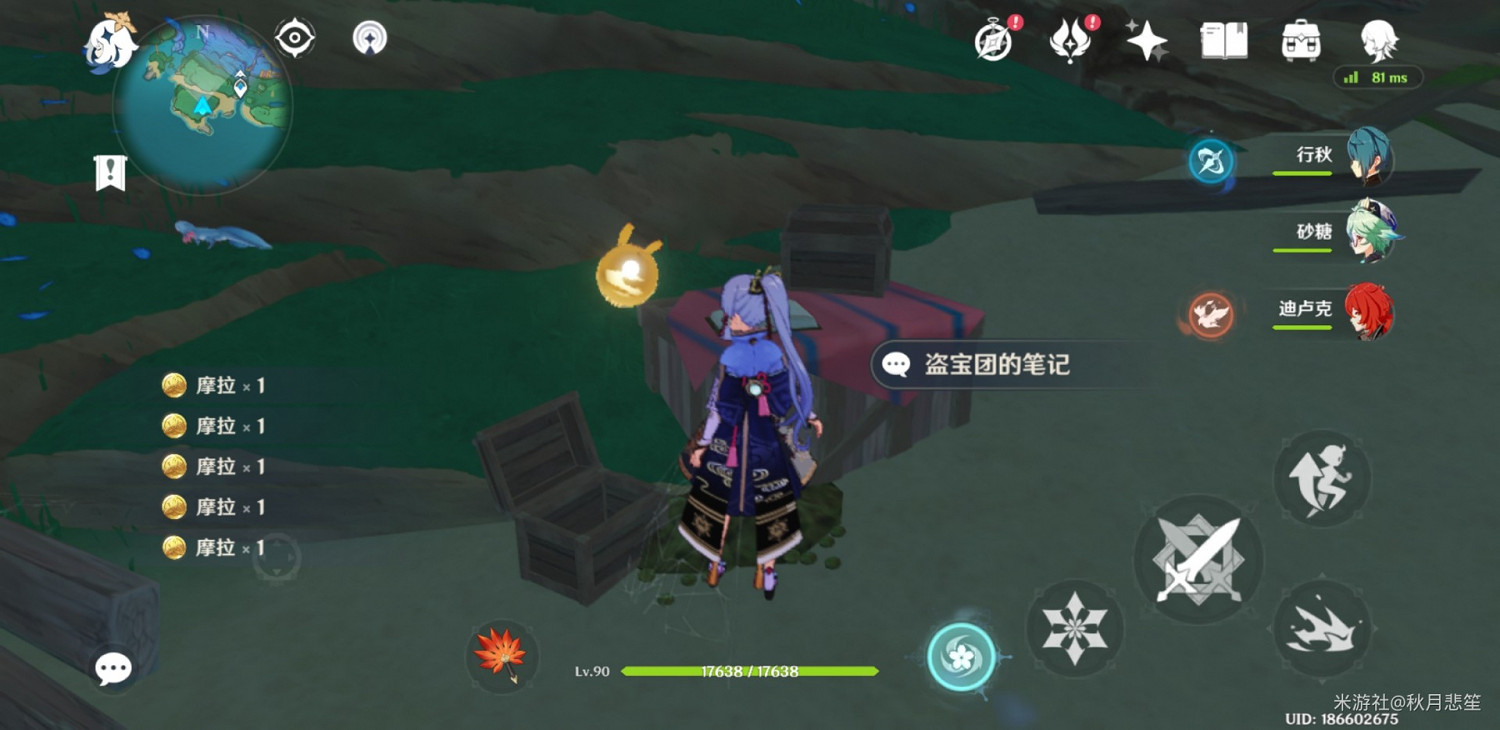Switch to 迪卢克 in the party list
Screen dimensions: 1500x730
[1370, 310]
